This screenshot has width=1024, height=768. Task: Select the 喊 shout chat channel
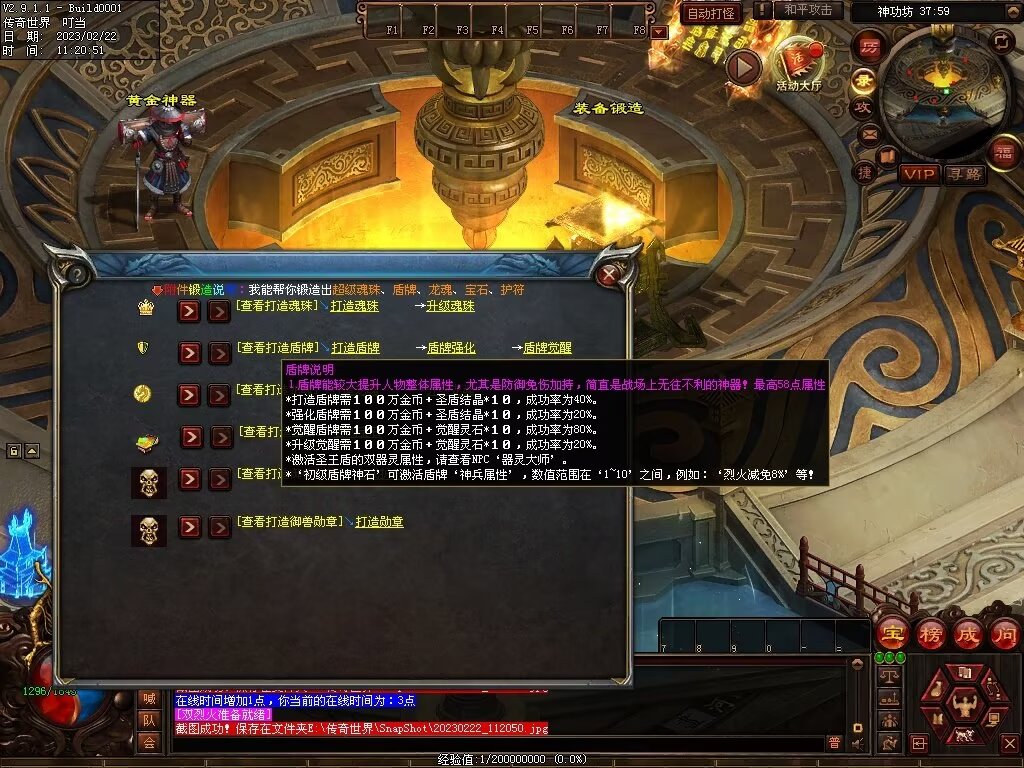pos(149,698)
